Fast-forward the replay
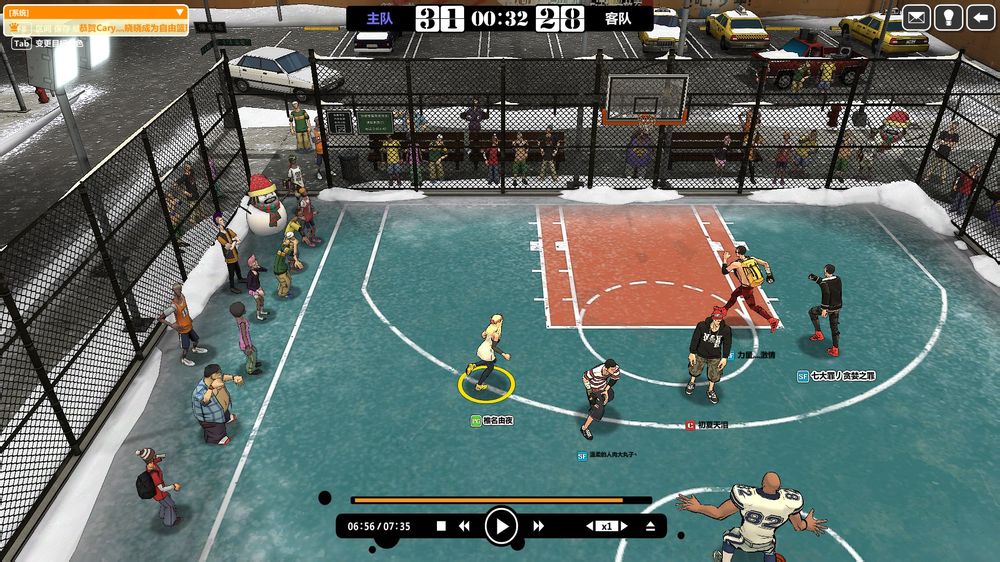Image resolution: width=1000 pixels, height=562 pixels. (x=538, y=526)
